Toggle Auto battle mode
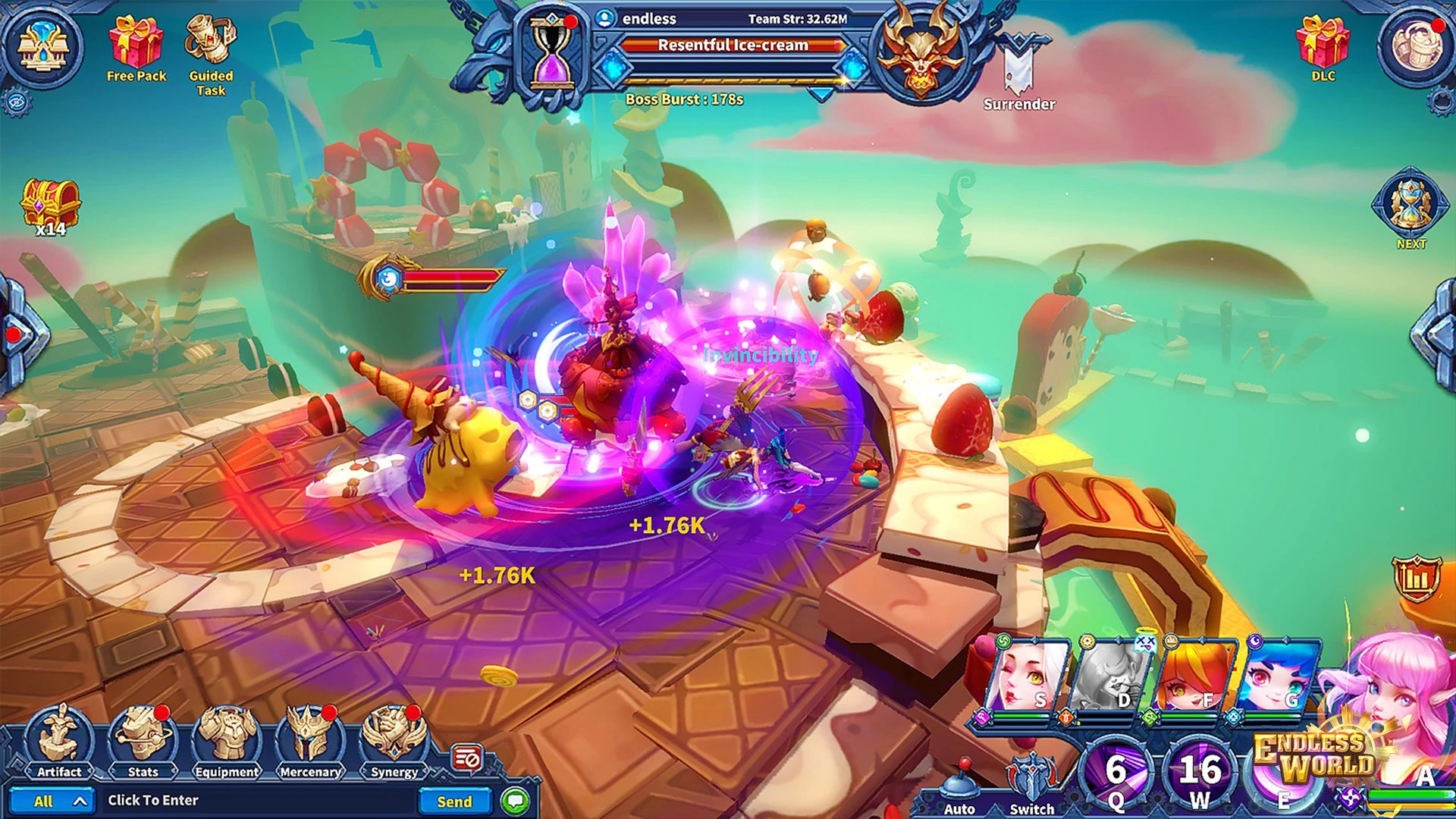Image resolution: width=1456 pixels, height=819 pixels. [x=959, y=789]
